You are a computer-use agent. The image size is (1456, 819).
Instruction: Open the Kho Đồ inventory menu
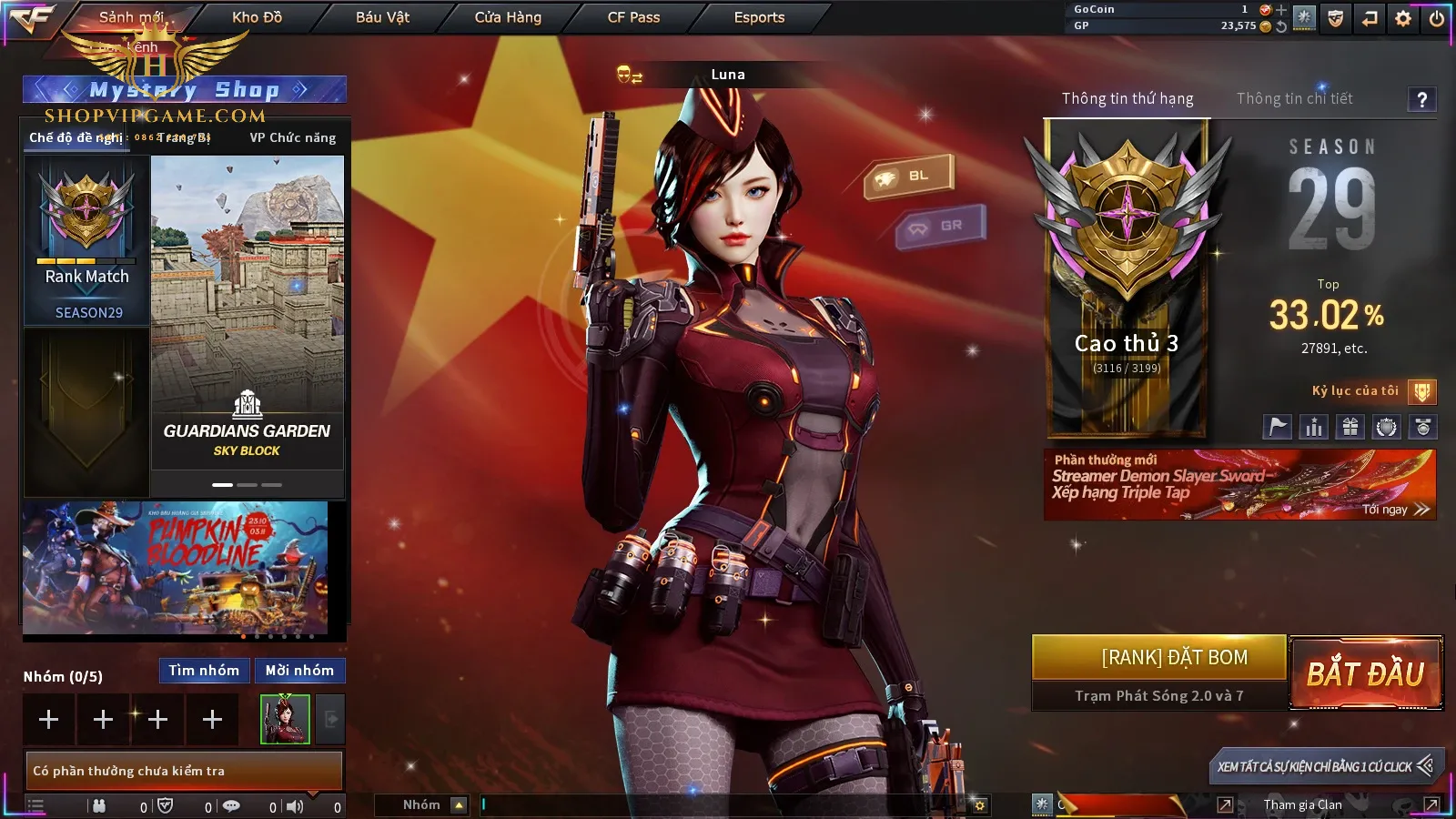(x=257, y=17)
